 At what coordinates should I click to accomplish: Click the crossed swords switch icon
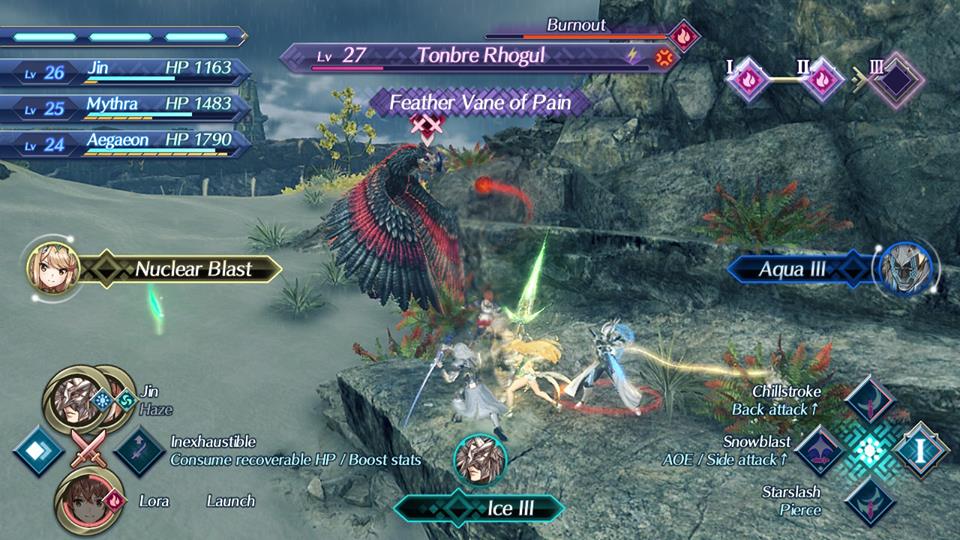point(88,451)
